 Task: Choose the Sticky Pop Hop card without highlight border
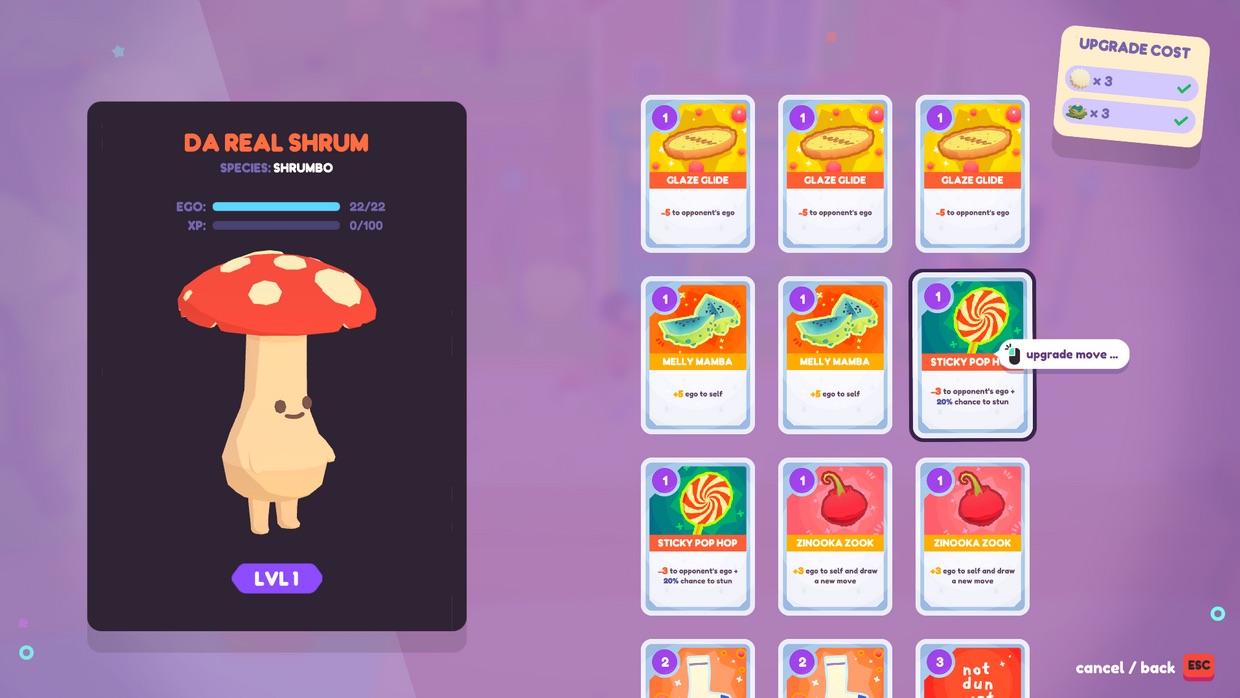pyautogui.click(x=697, y=536)
